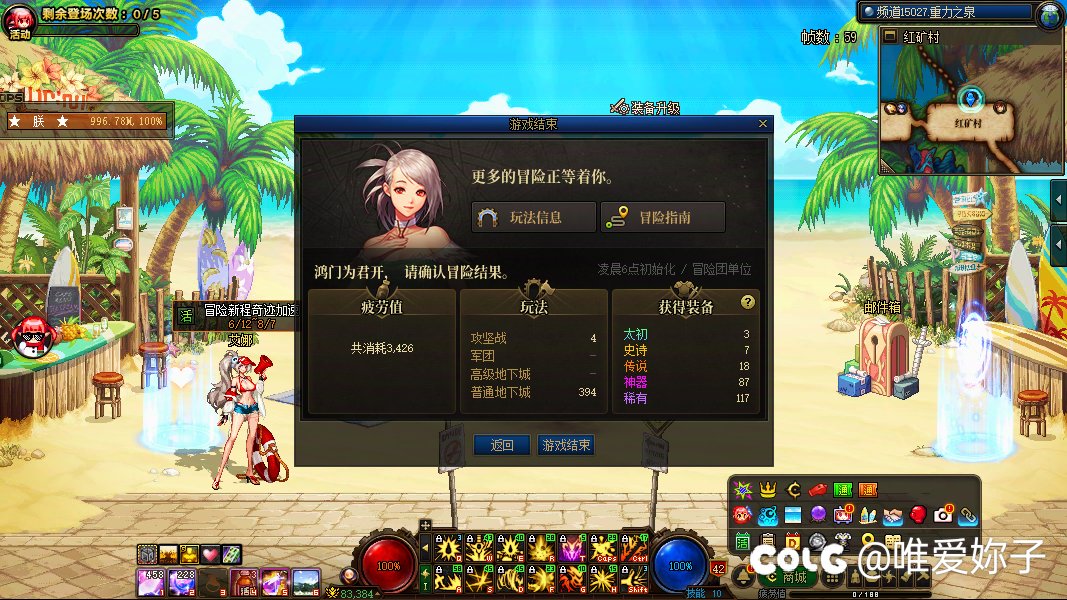The image size is (1067, 600).
Task: Open the 活动 event character icon
Action: [x=20, y=21]
